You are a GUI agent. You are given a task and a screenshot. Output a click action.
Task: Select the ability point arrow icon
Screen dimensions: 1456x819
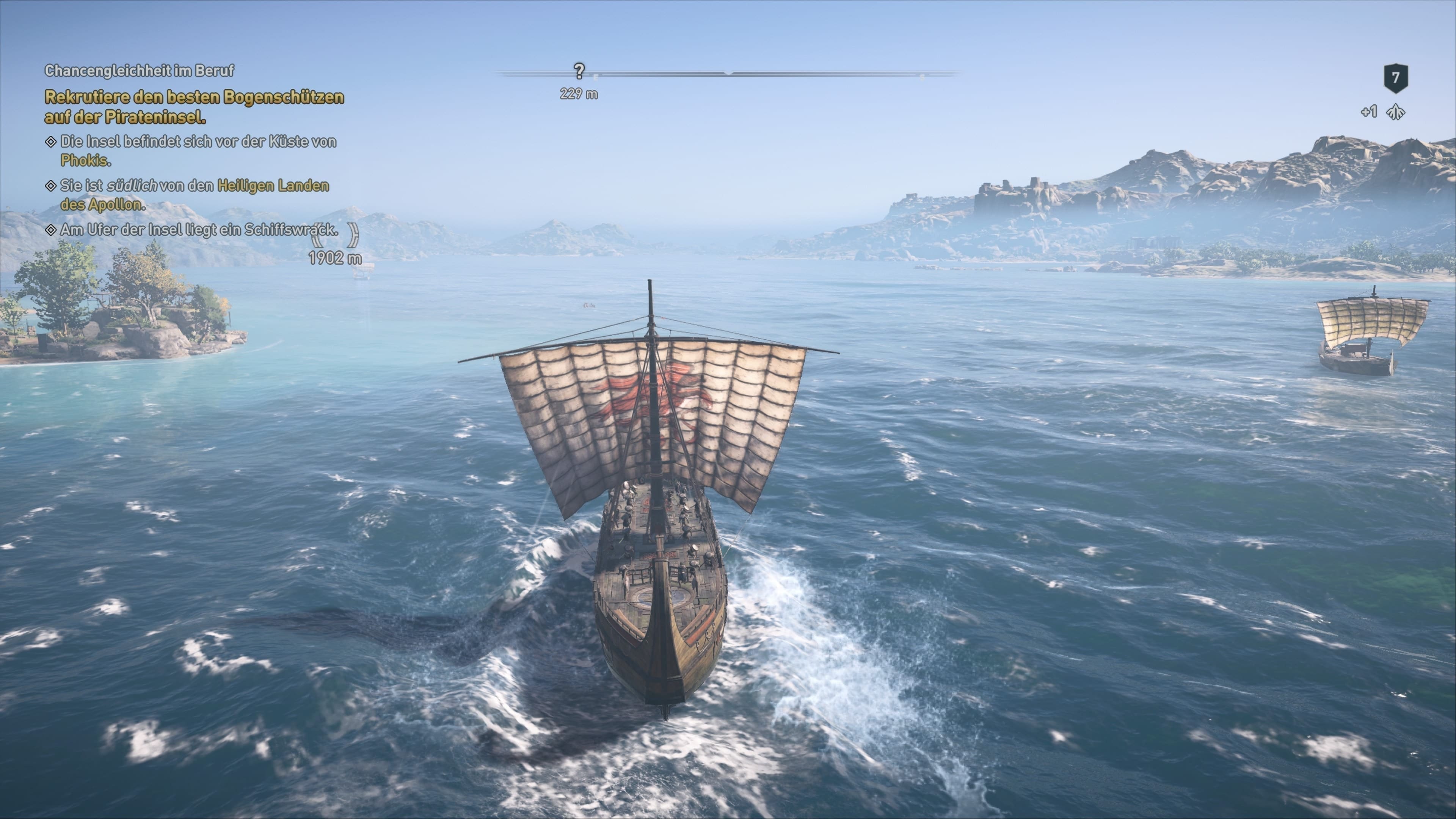(x=1395, y=113)
